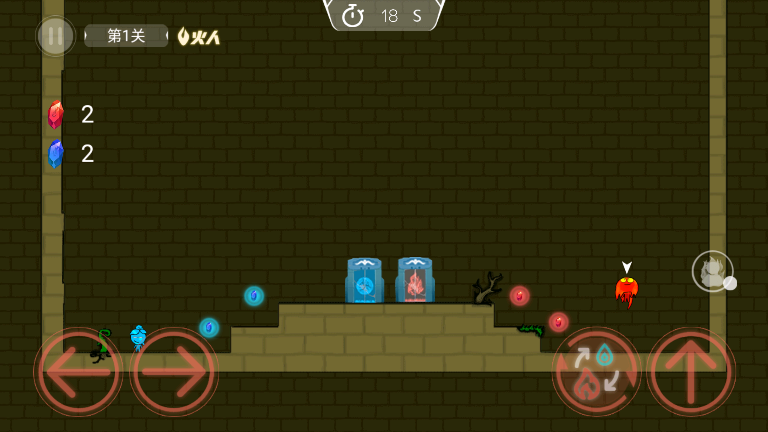Click the translucent flame character circle icon
Viewport: 768px width, 432px height.
coord(712,271)
